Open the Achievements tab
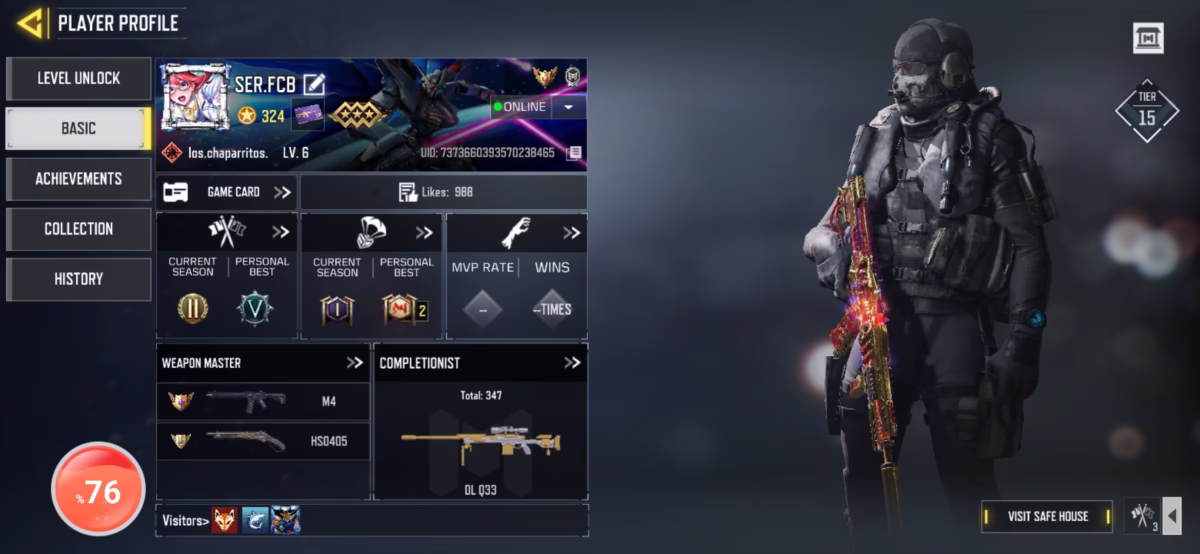This screenshot has height=554, width=1200. [78, 179]
